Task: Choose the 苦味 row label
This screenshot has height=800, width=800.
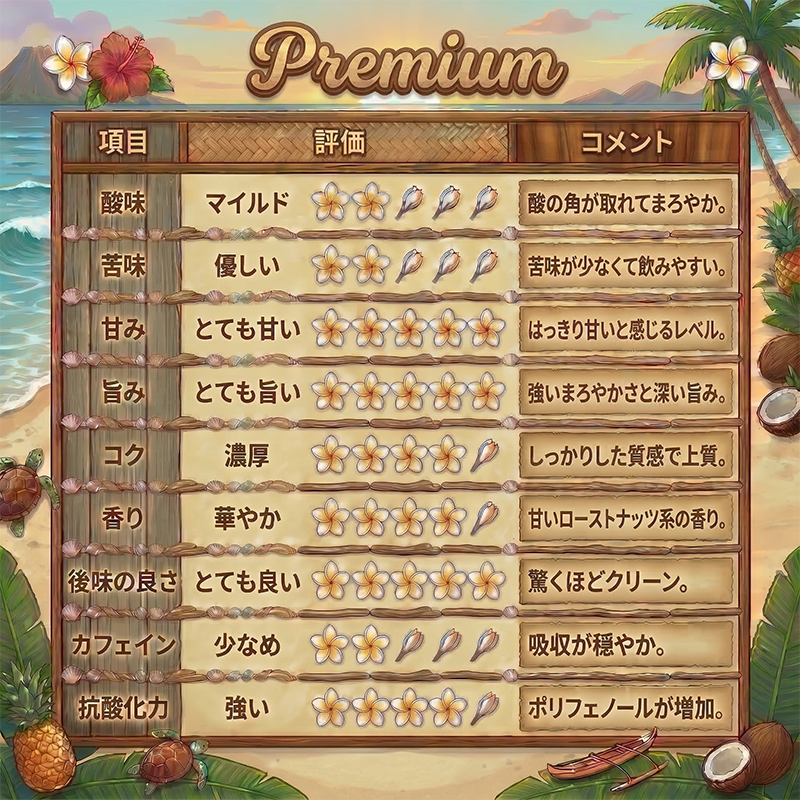Action: tap(123, 266)
